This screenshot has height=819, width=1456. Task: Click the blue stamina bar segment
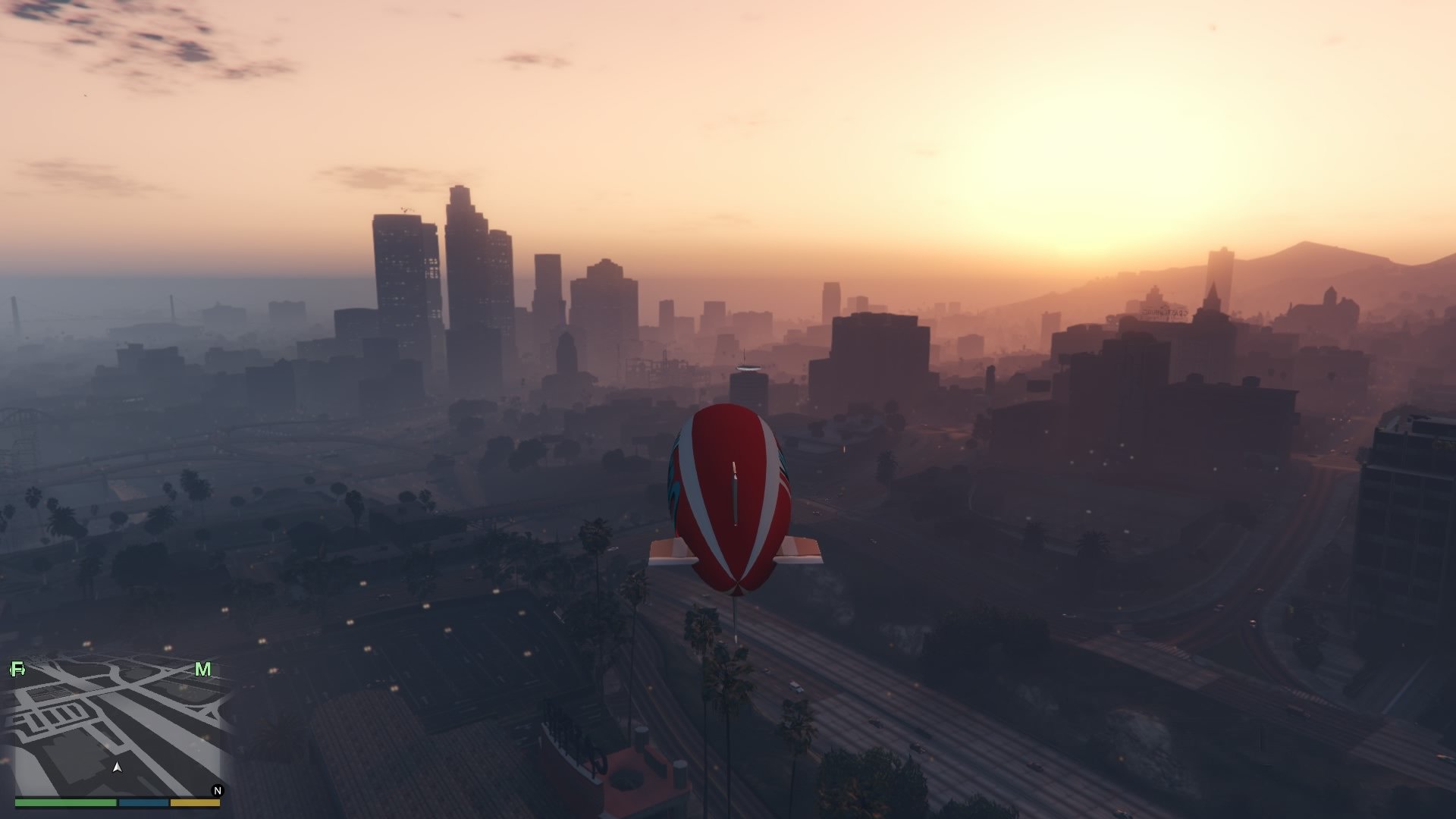click(x=143, y=803)
